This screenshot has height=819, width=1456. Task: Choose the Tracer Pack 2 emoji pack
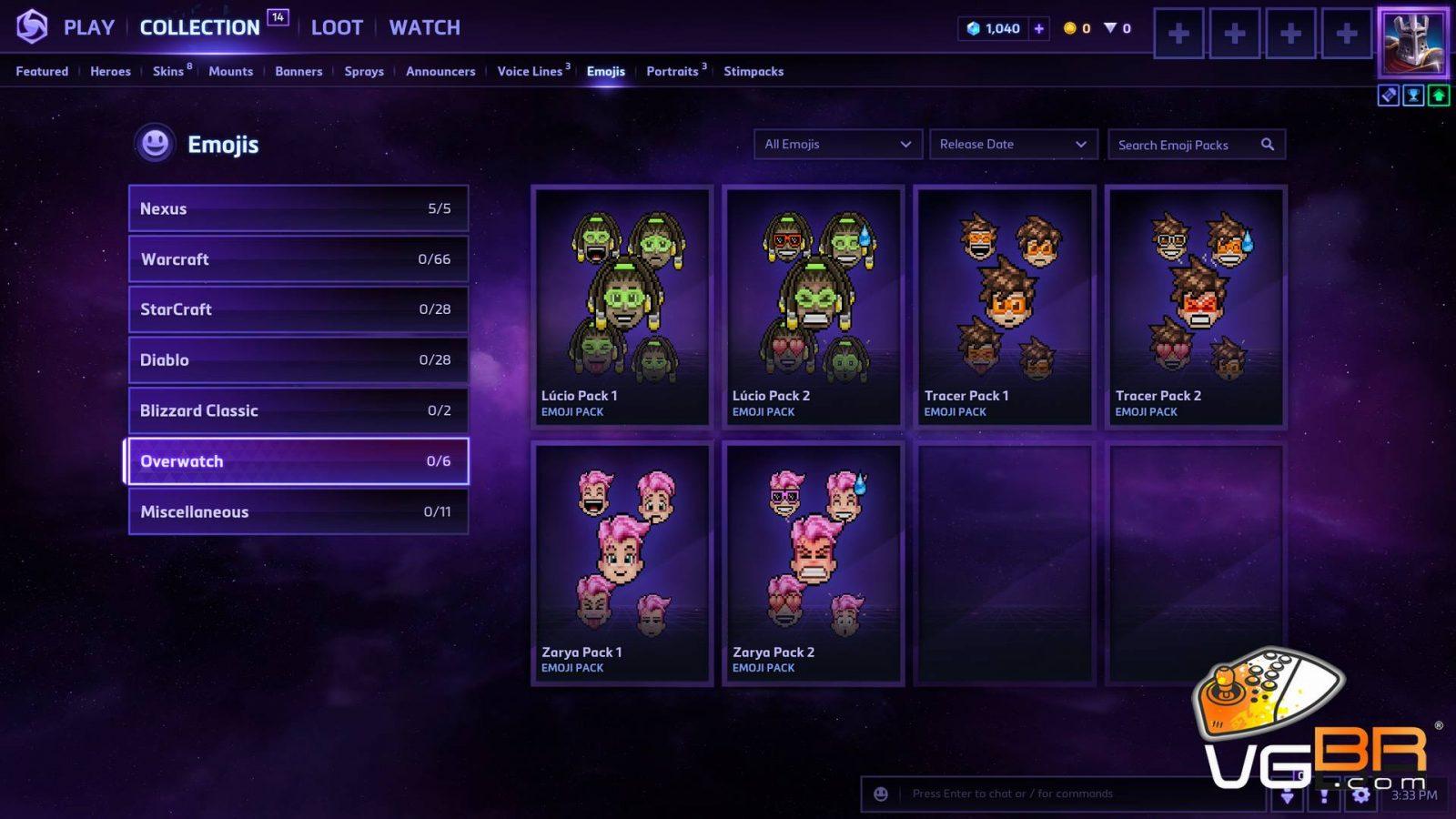pyautogui.click(x=1196, y=306)
